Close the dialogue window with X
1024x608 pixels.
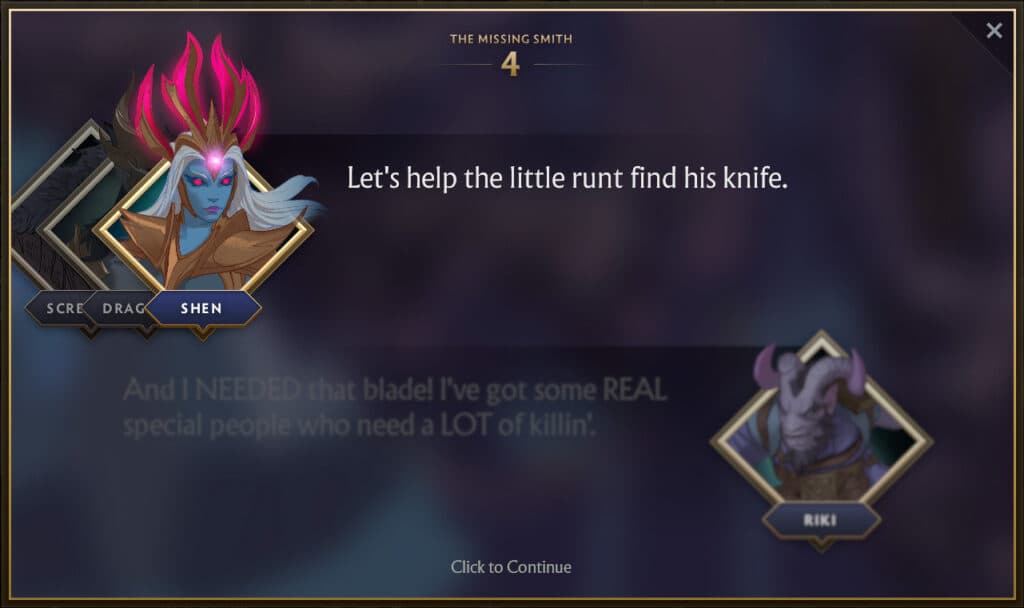(x=994, y=31)
